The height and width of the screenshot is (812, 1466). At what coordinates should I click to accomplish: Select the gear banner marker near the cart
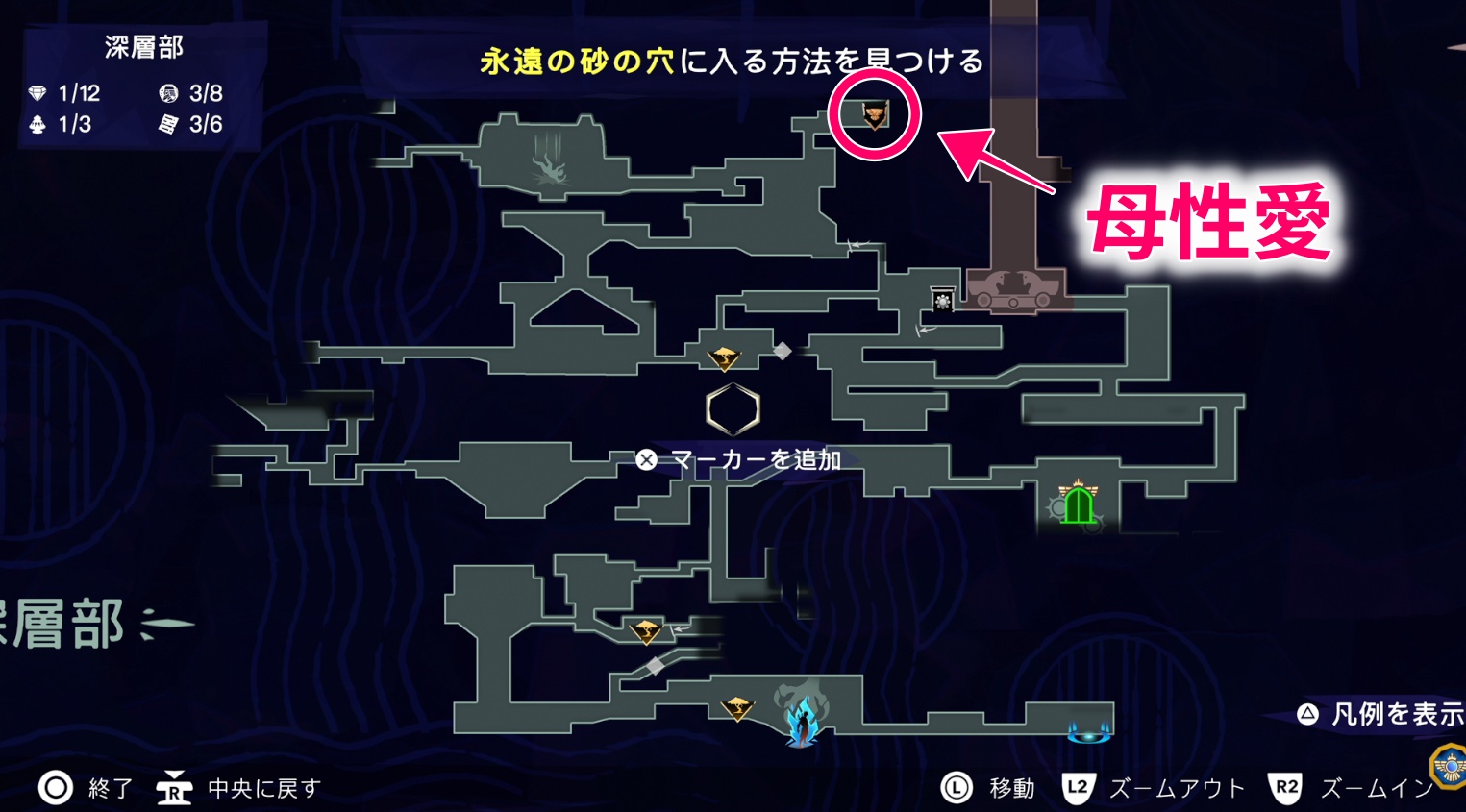pos(942,300)
